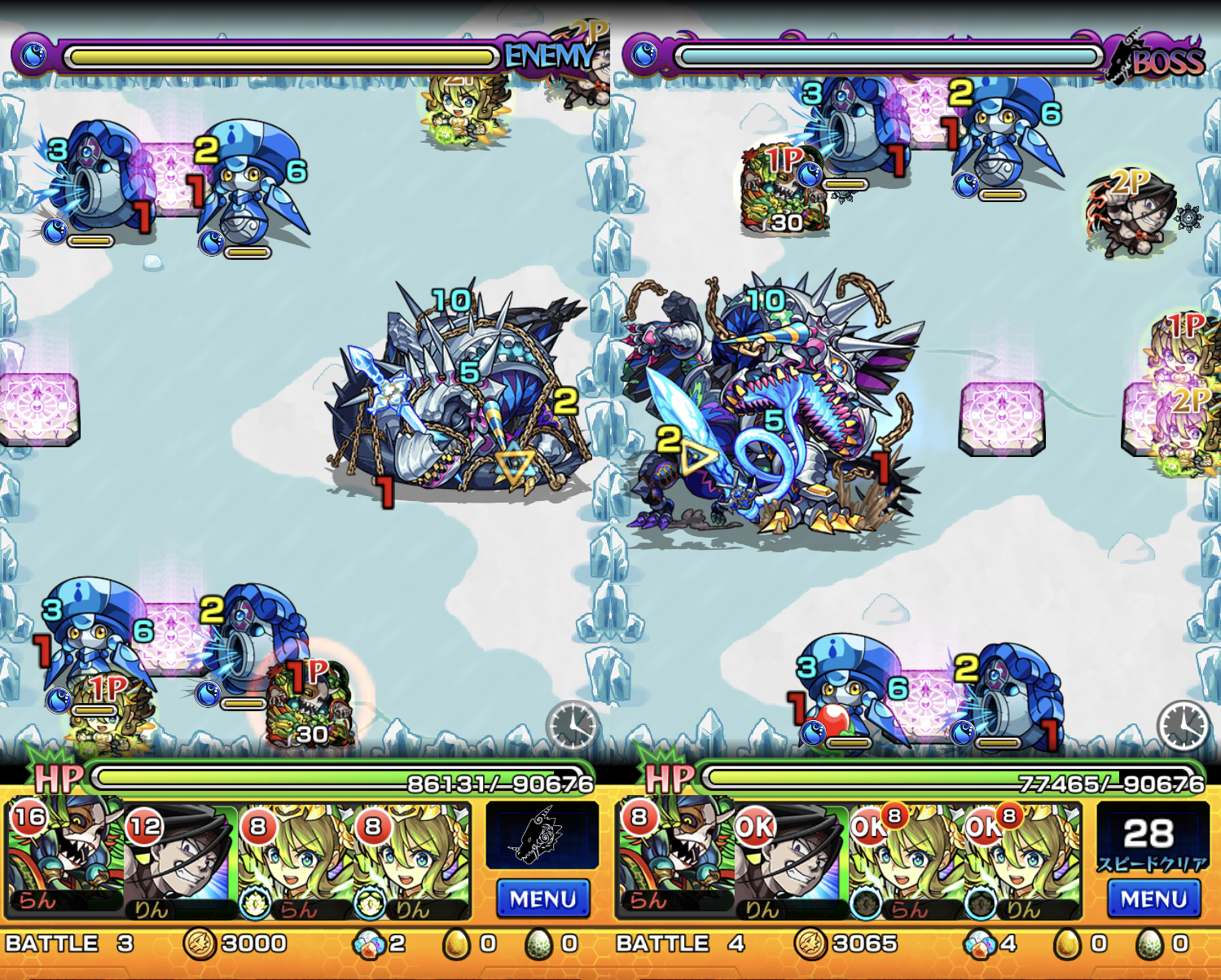
Task: Select the dark-haired character portrait showing 12
Action: coord(181,859)
